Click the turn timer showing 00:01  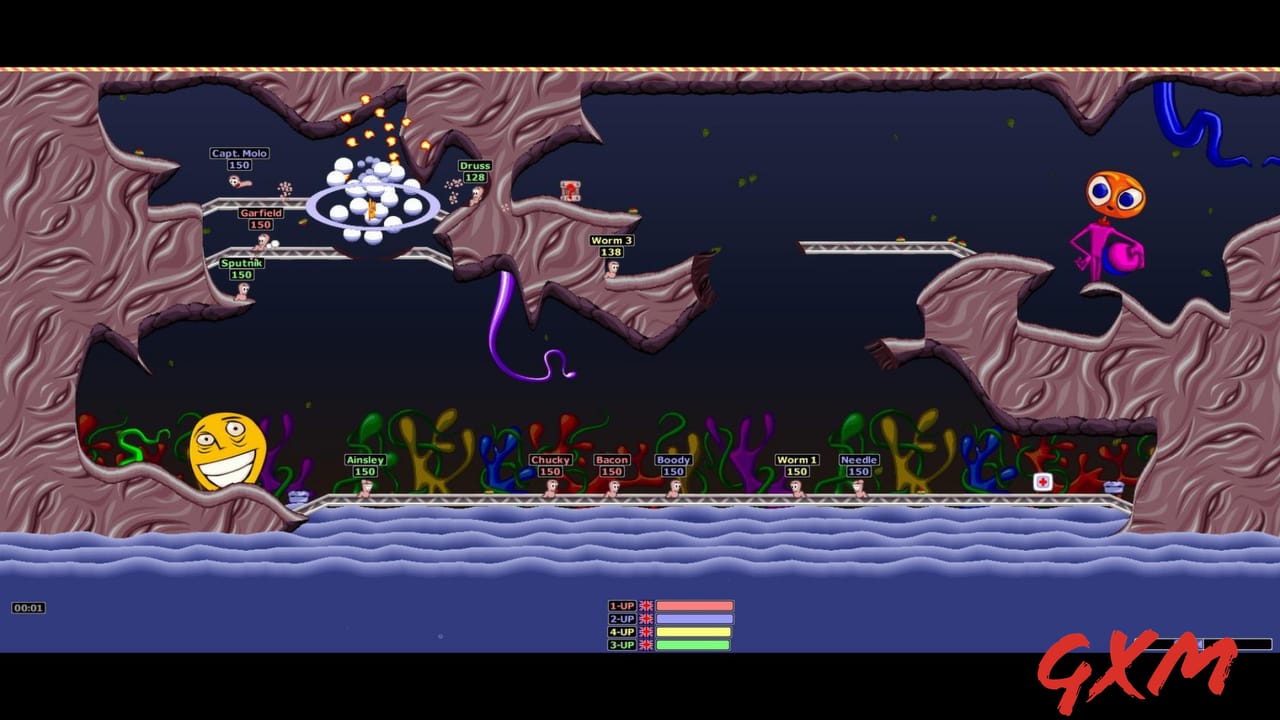pos(28,605)
